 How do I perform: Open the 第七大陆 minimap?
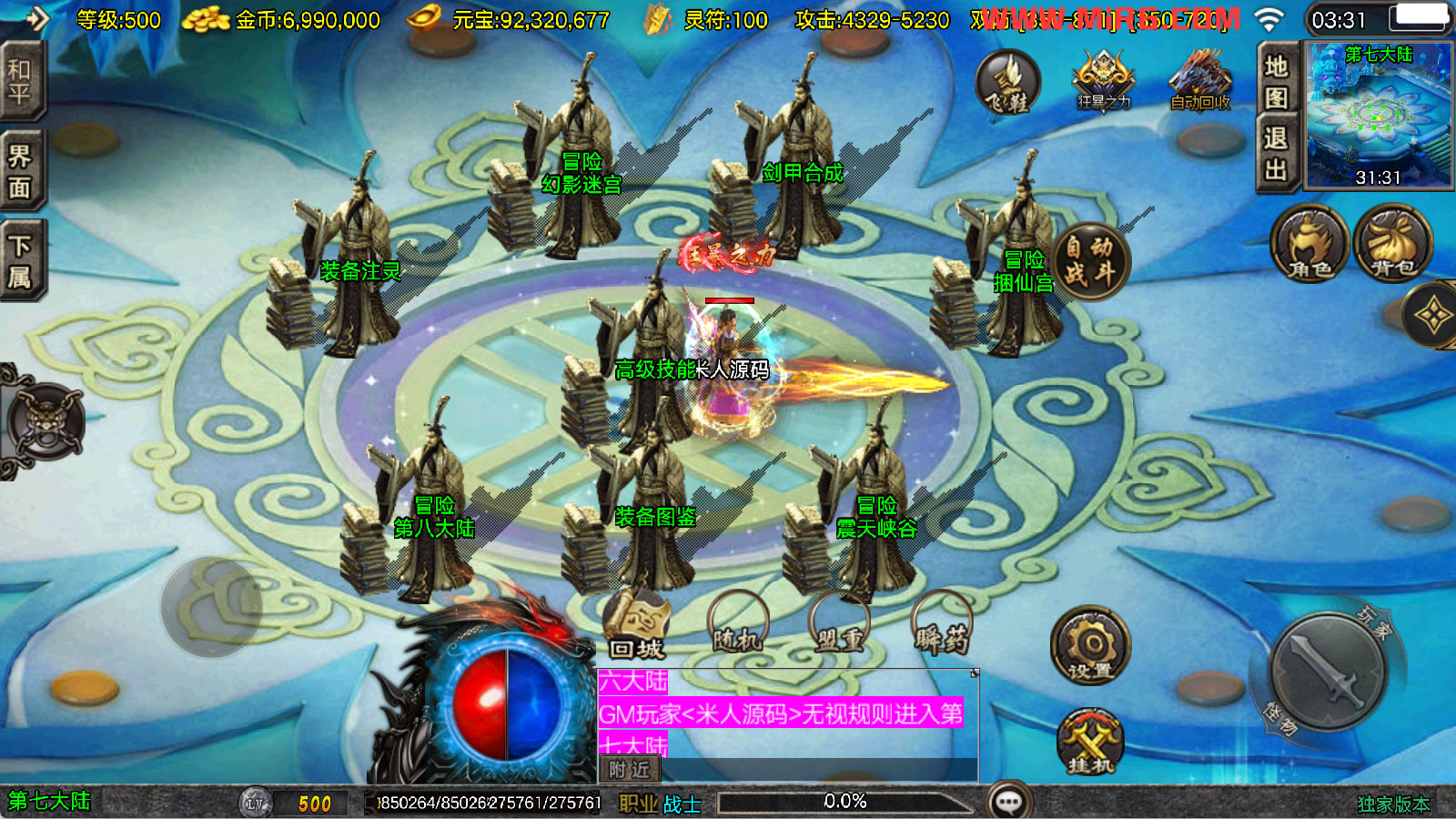click(1379, 116)
